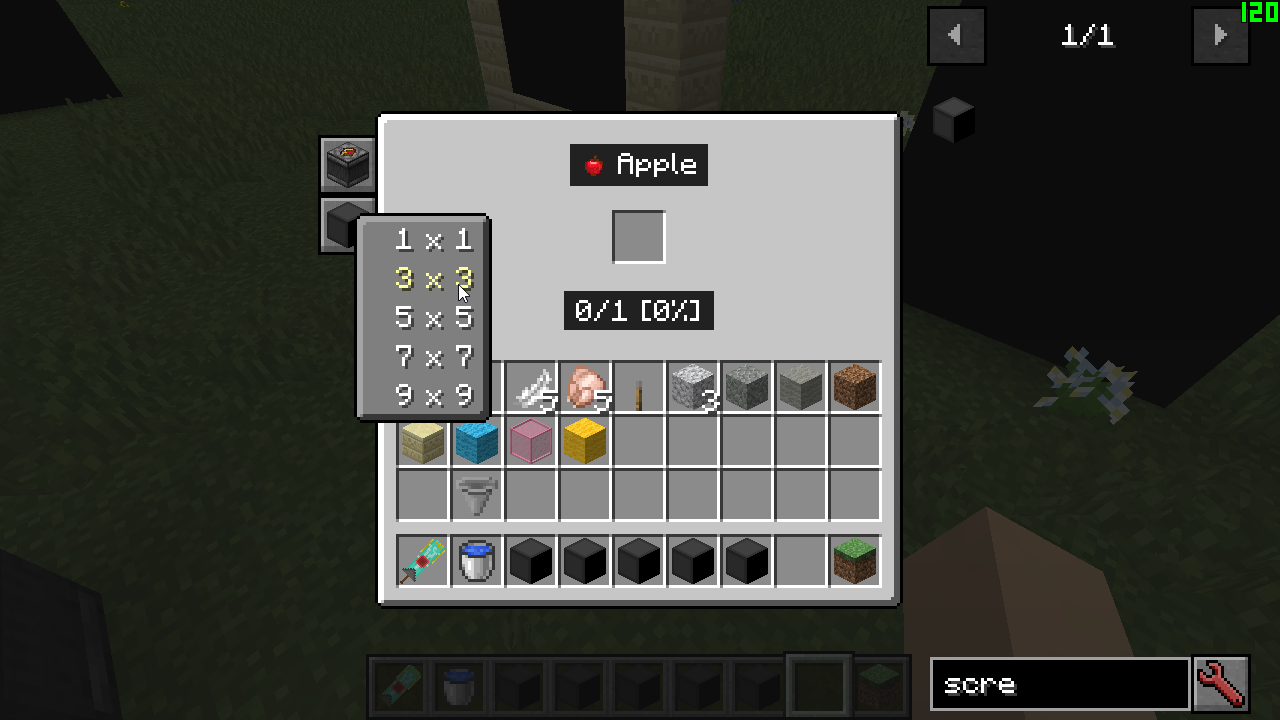Select the 3 x 3 grid option
The width and height of the screenshot is (1280, 720).
tap(433, 279)
